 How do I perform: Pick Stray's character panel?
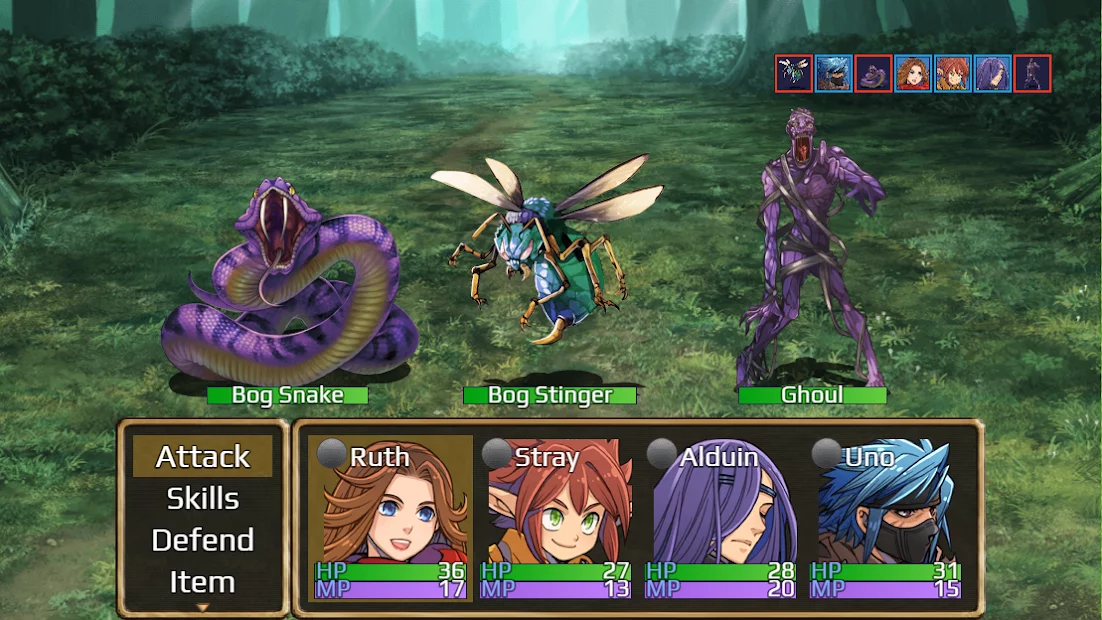[556, 517]
